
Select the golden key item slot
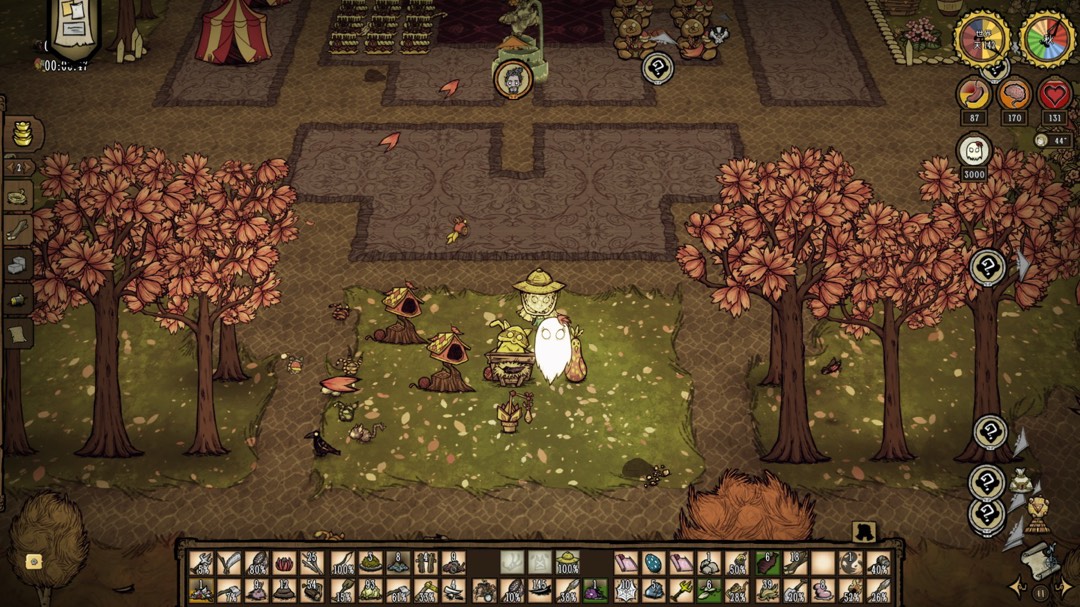[x=680, y=591]
